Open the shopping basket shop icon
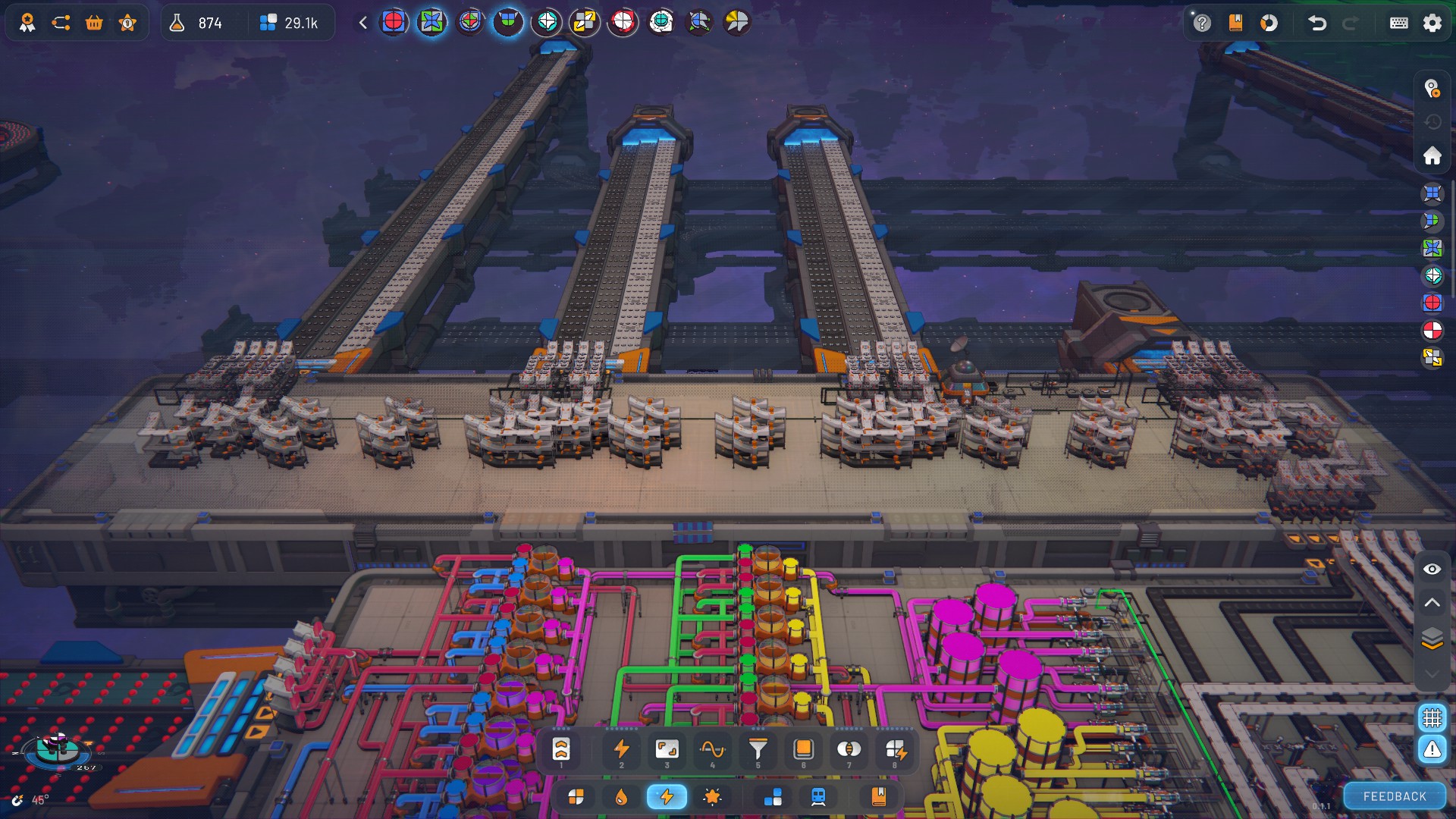The height and width of the screenshot is (819, 1456). 94,23
